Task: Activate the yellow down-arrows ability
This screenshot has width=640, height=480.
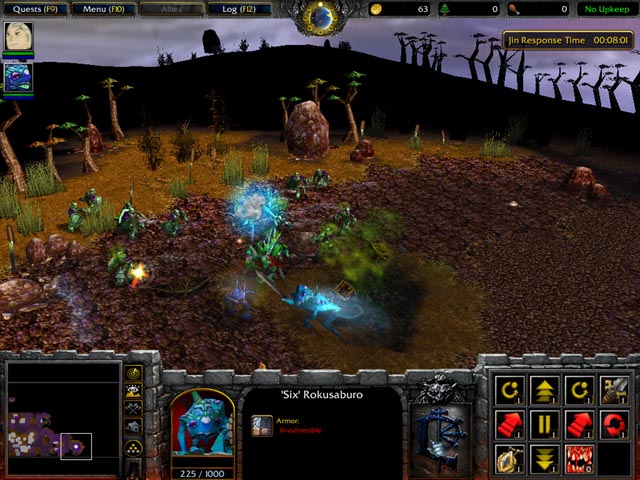Action: point(544,457)
